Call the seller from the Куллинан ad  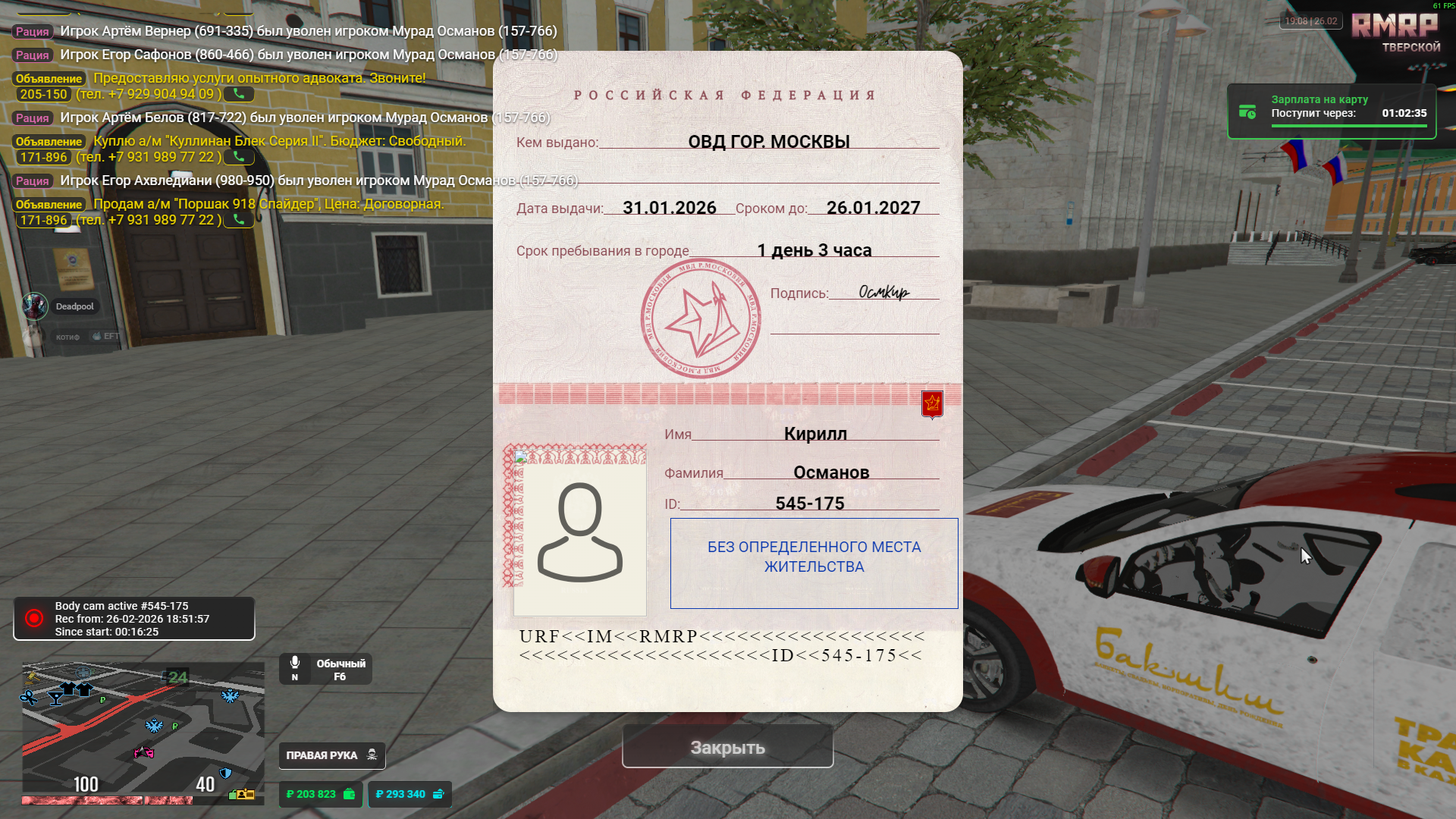click(x=239, y=157)
